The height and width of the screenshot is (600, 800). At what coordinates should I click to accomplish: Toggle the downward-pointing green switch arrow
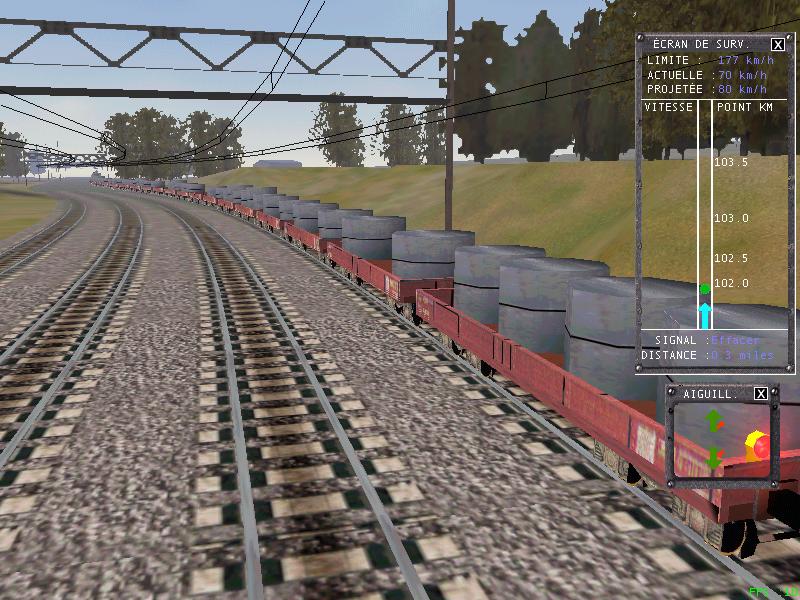(x=714, y=458)
